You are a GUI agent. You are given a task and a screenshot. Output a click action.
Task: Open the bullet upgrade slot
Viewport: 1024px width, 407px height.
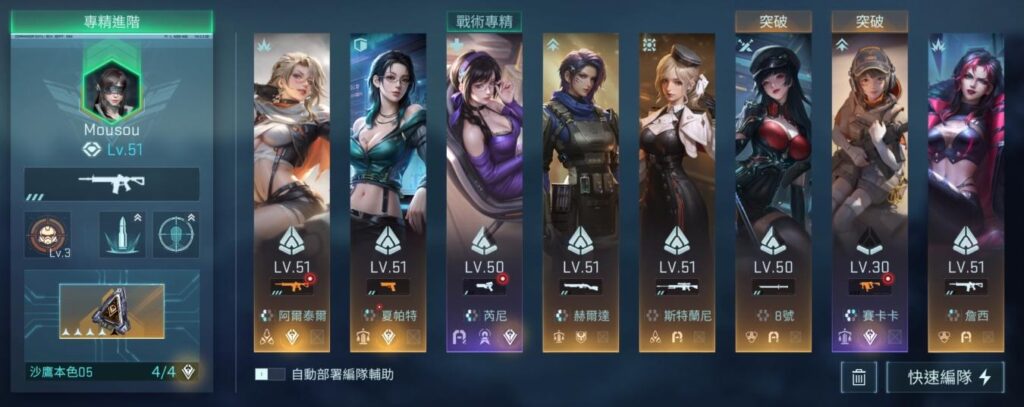coord(123,235)
